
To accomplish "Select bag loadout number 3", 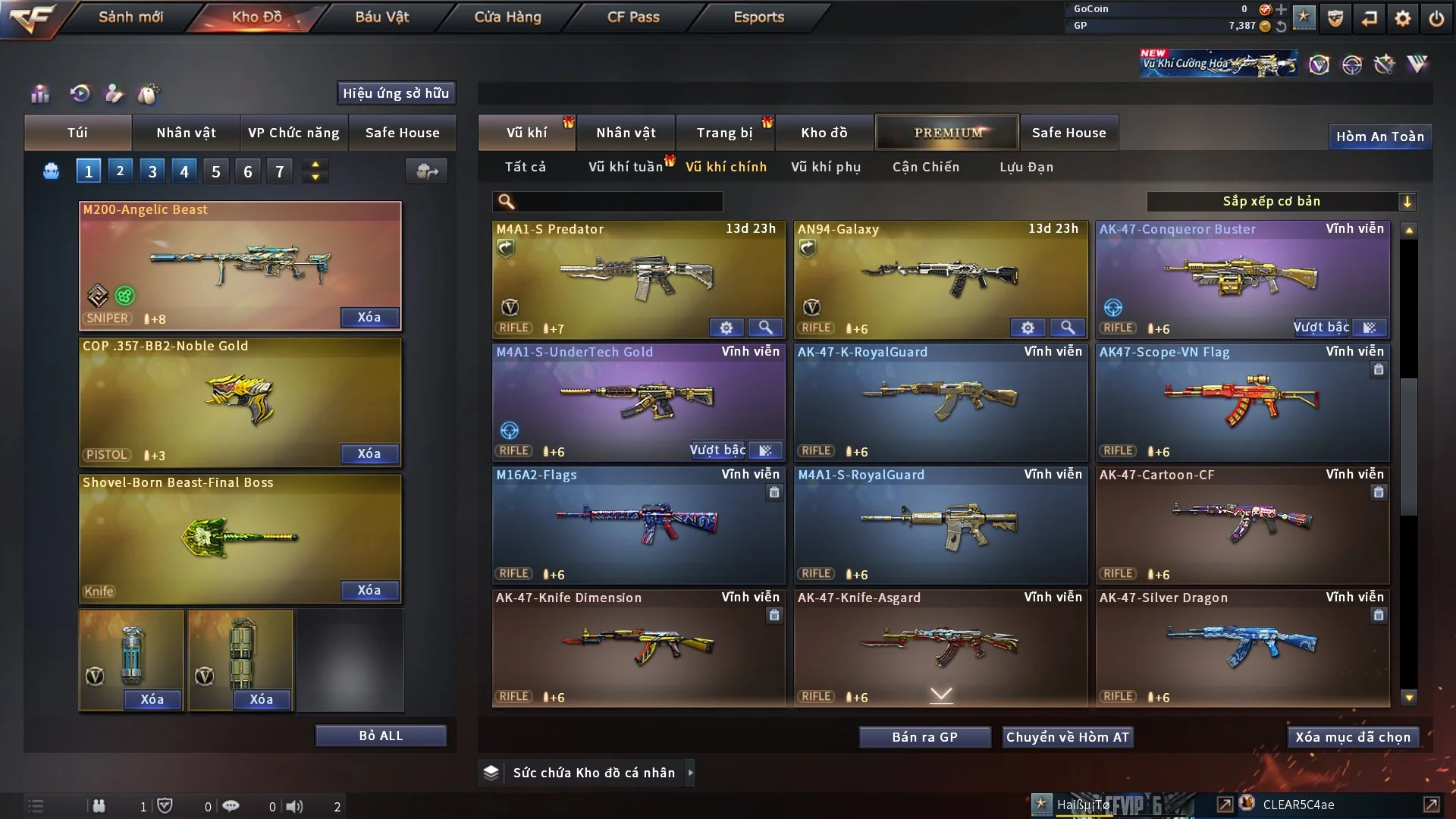I will pos(152,171).
